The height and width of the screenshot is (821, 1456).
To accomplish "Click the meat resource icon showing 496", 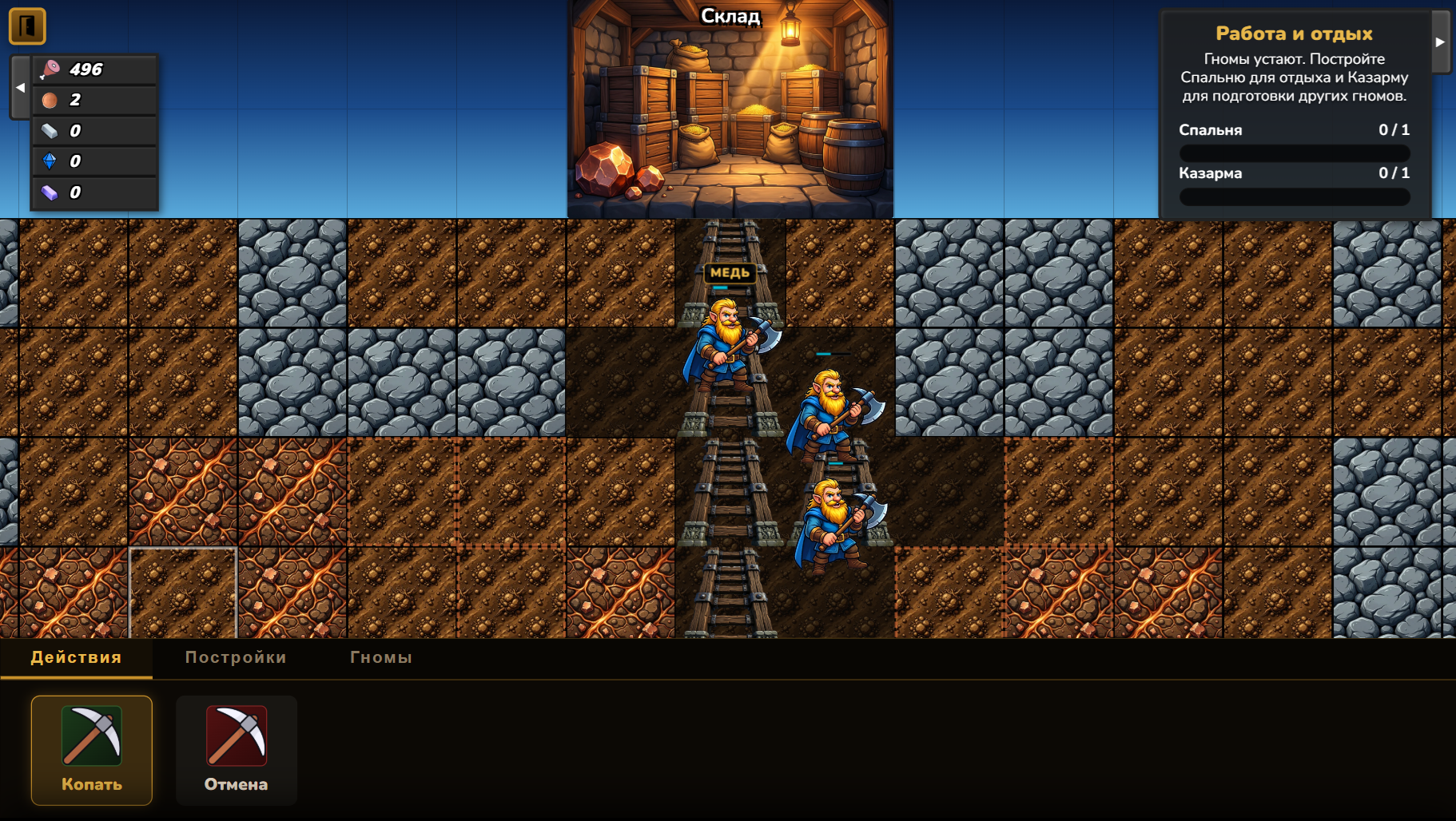I will coord(51,69).
